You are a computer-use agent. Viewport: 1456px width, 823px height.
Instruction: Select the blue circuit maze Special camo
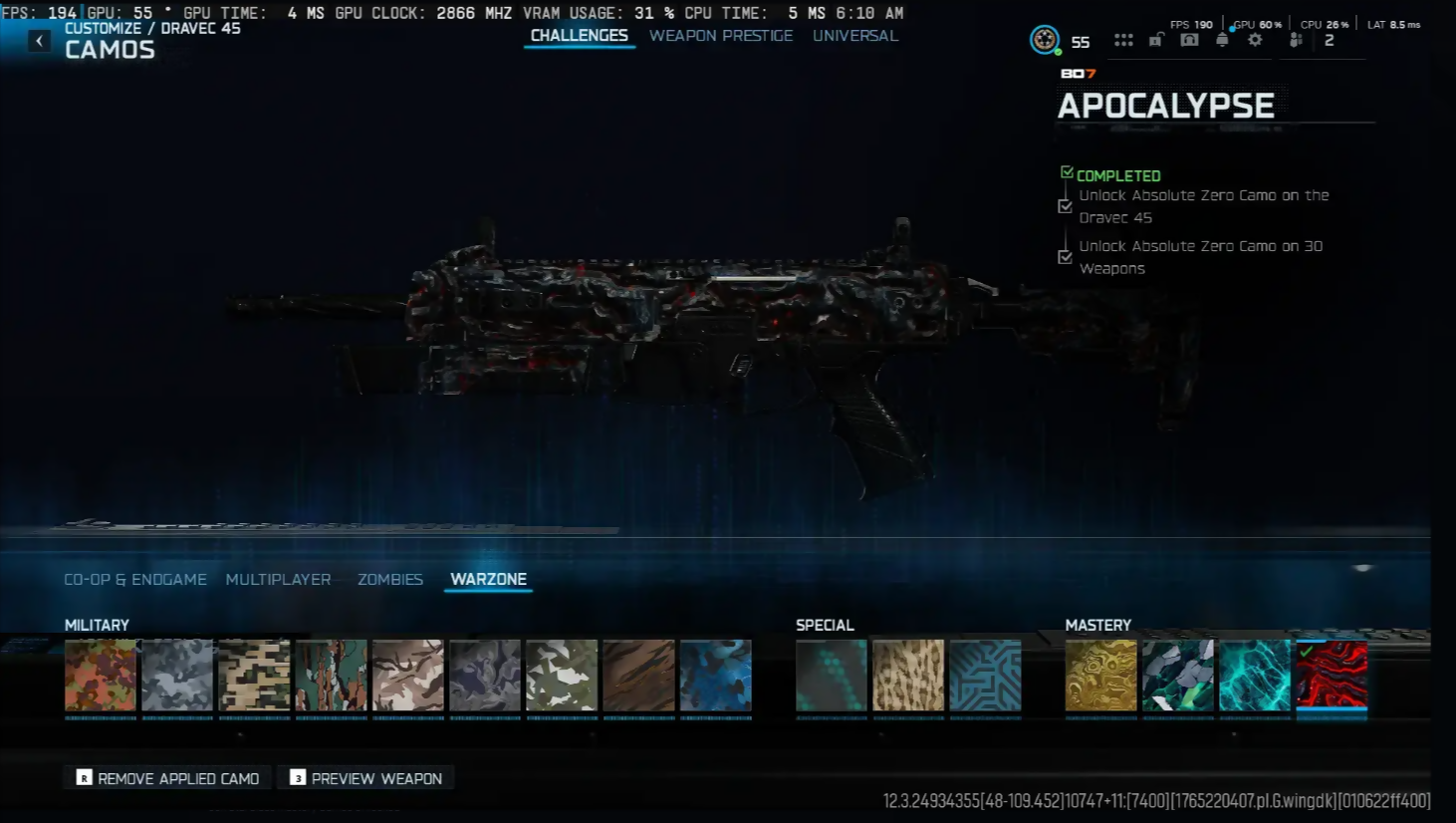[x=985, y=676]
